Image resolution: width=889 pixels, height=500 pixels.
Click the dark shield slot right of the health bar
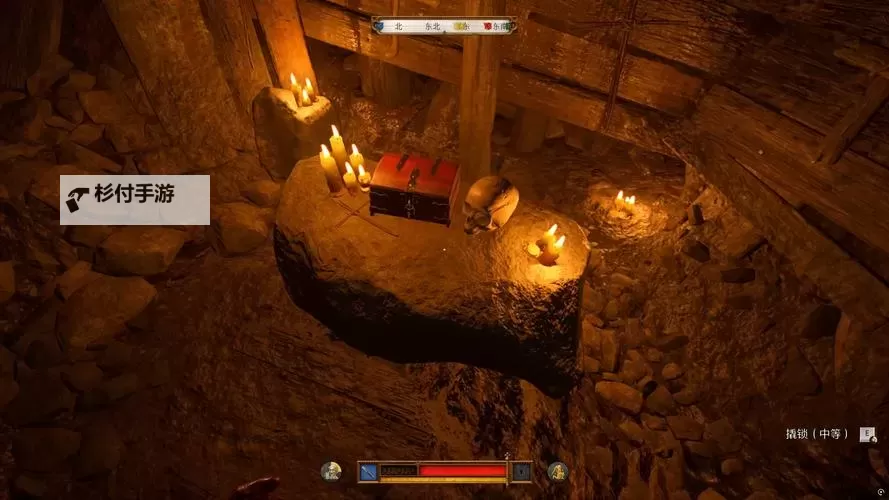(x=522, y=471)
